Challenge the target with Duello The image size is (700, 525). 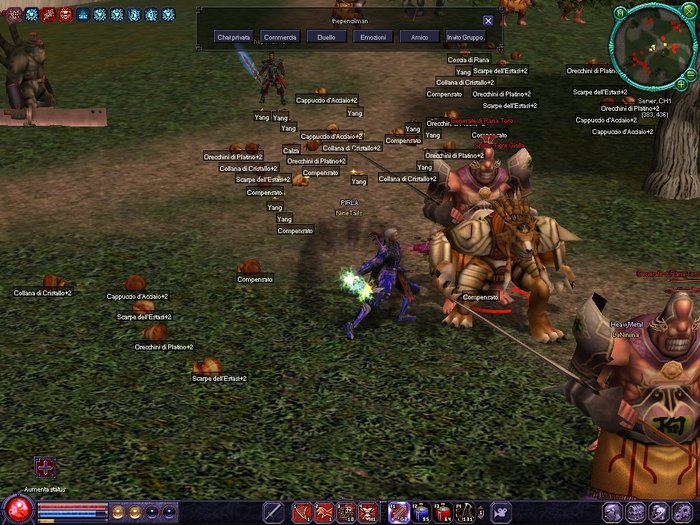pyautogui.click(x=326, y=37)
